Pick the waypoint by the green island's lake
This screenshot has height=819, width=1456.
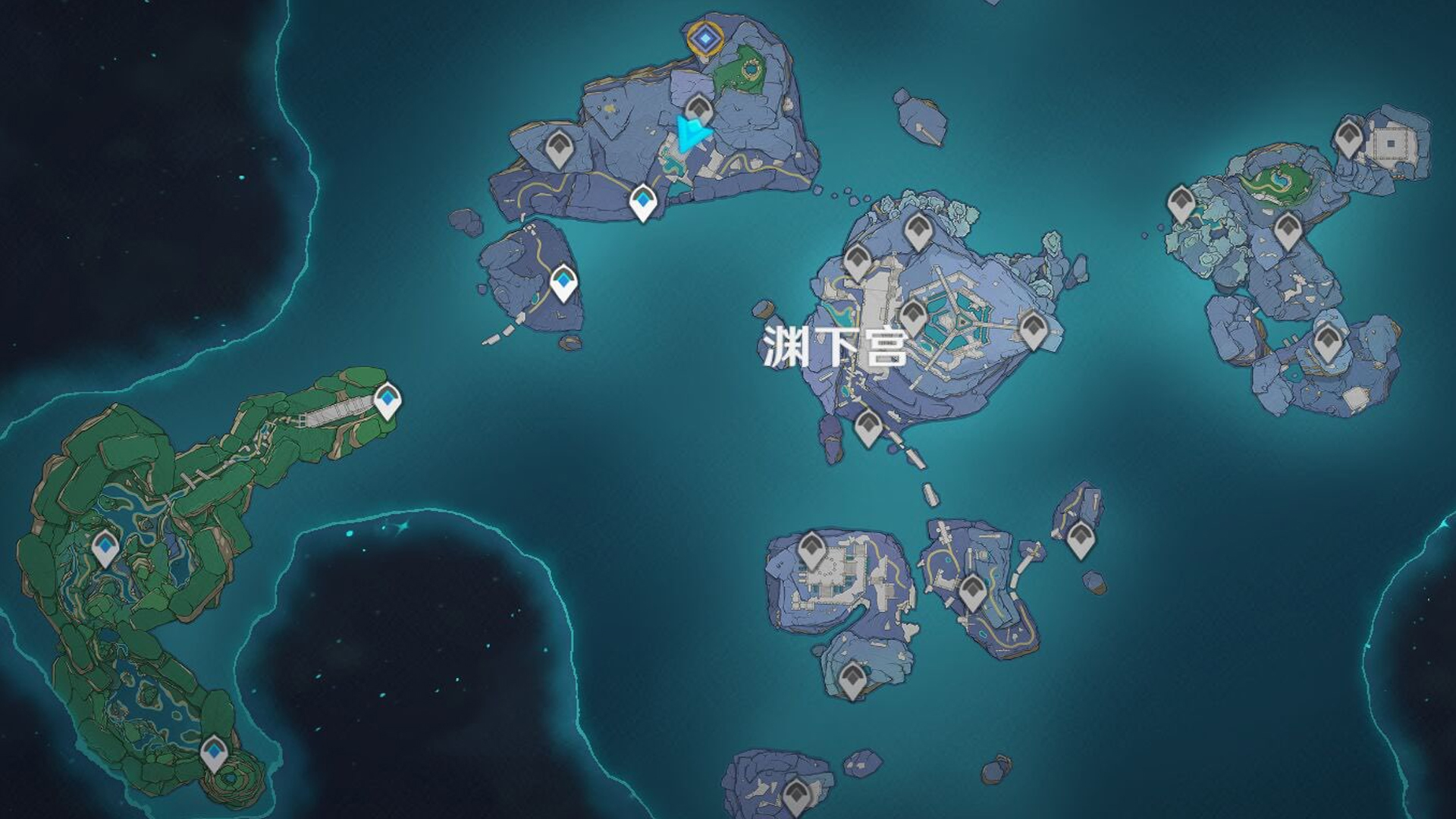105,548
